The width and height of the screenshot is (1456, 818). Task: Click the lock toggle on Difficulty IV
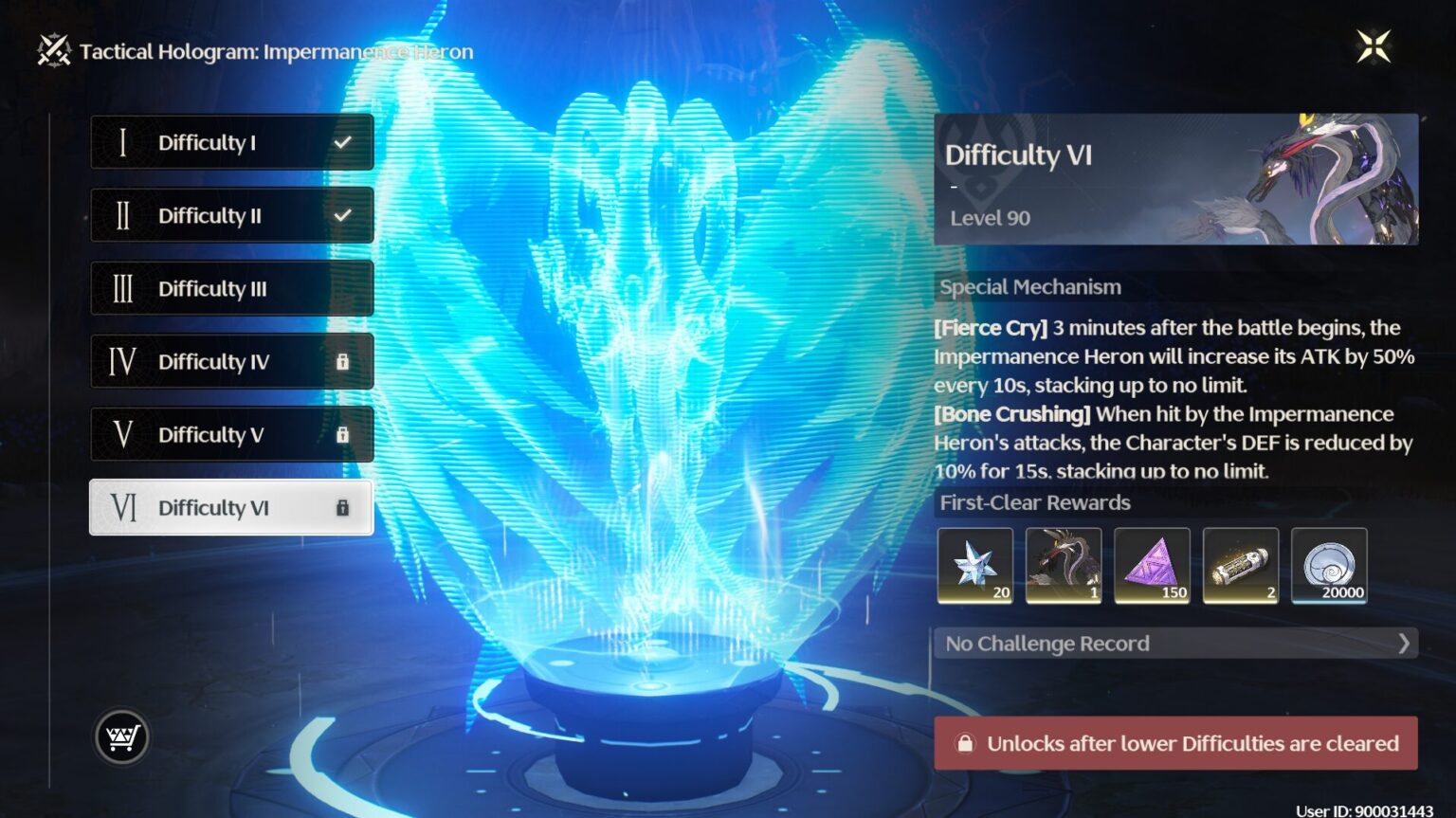click(342, 362)
